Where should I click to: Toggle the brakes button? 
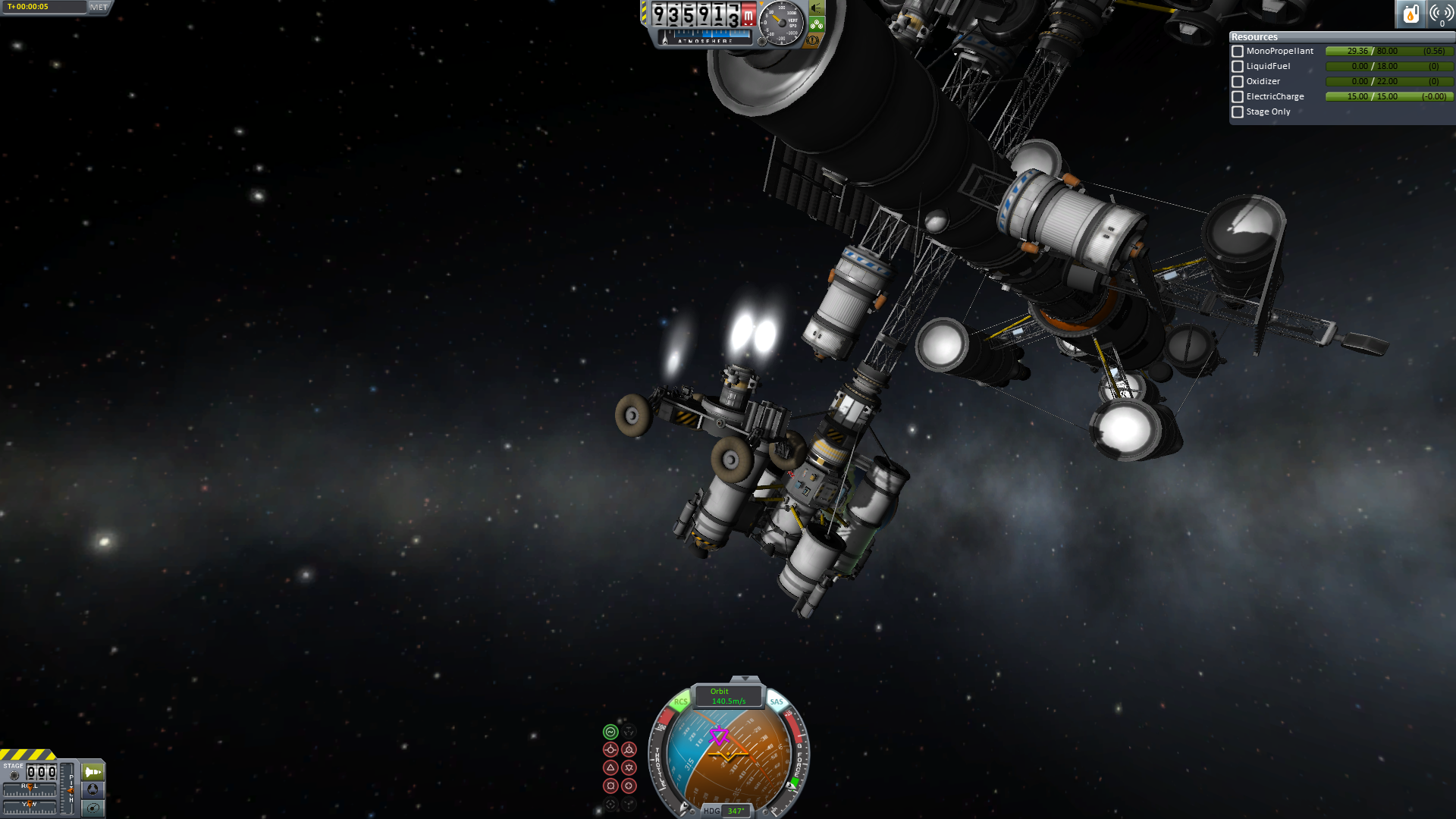click(x=814, y=40)
